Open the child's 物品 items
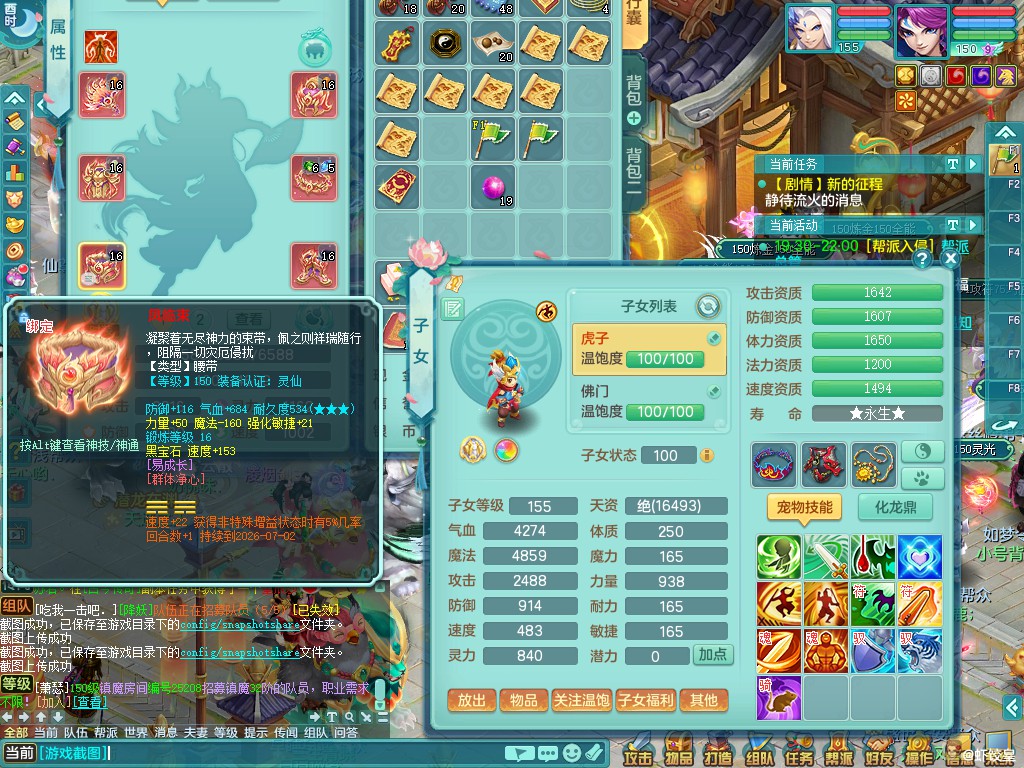Image resolution: width=1024 pixels, height=768 pixels. pos(523,700)
